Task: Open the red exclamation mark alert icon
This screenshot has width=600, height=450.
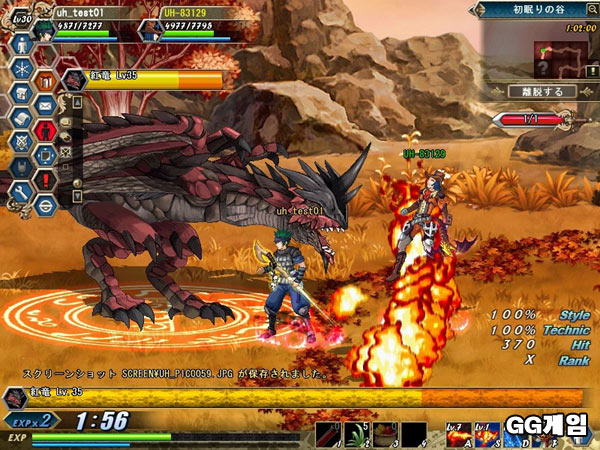Action: coord(45,179)
